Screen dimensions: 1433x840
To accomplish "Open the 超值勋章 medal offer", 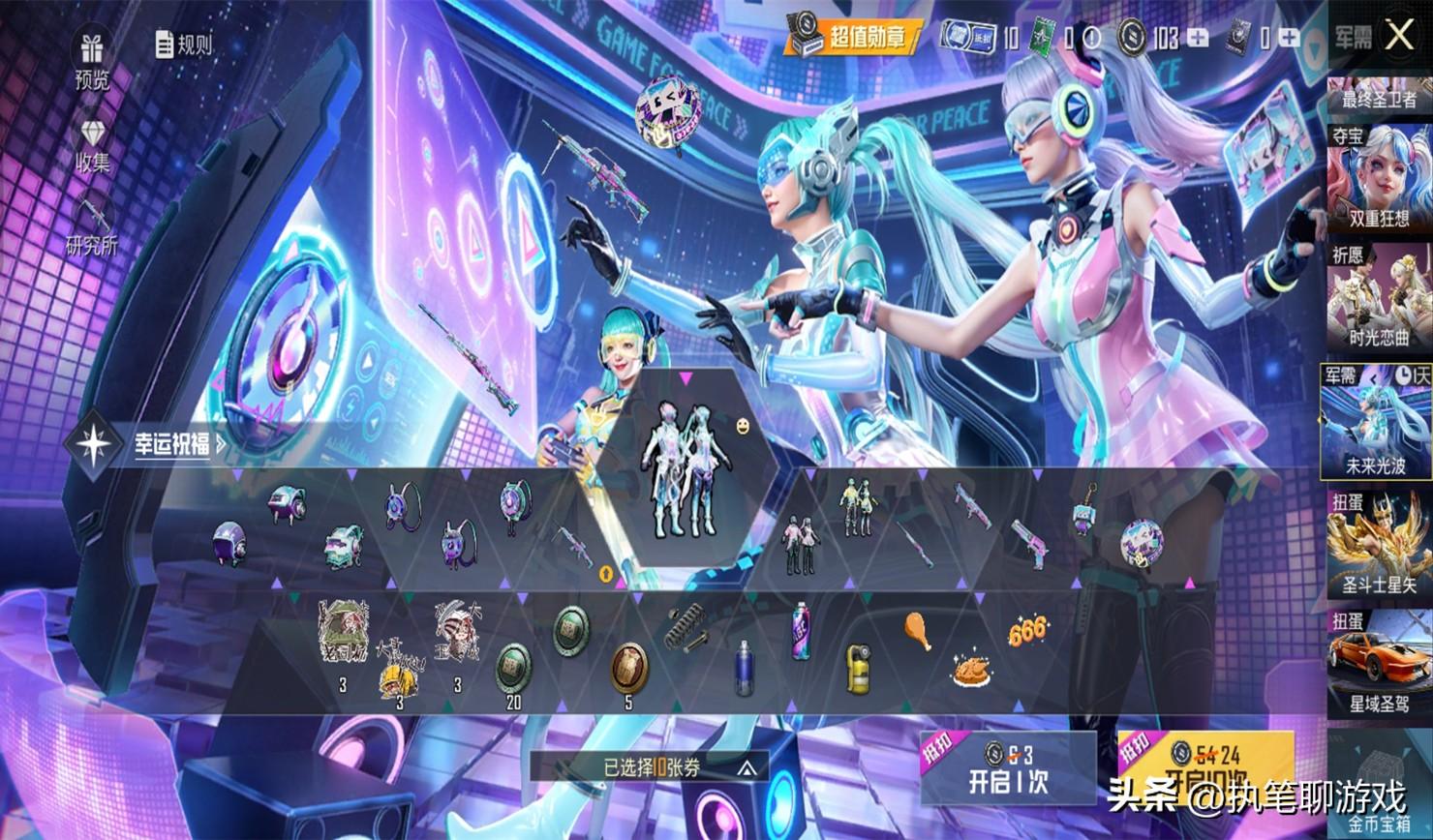I will [x=853, y=38].
